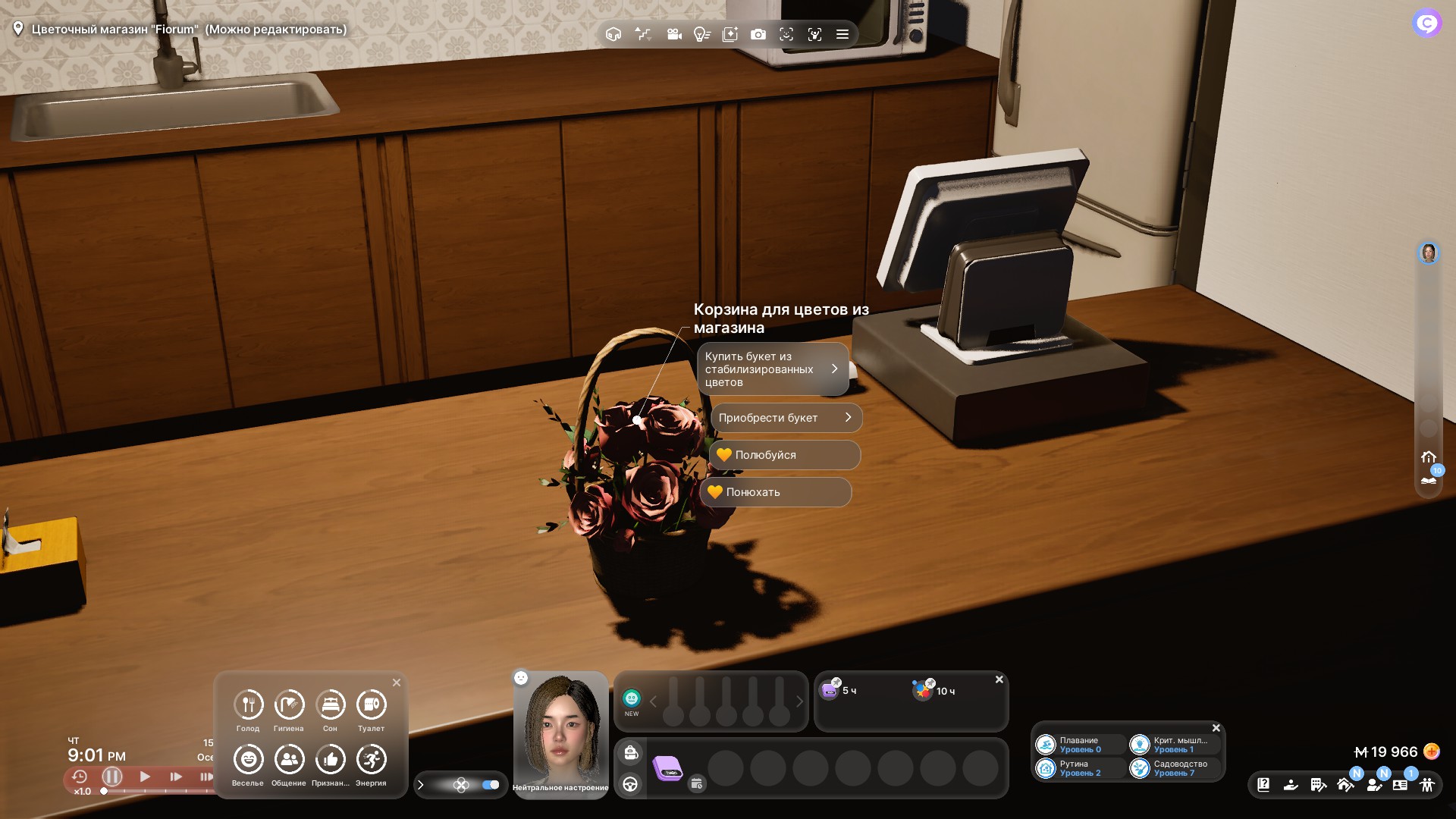Open the hamburger menu in top toolbar
This screenshot has height=819, width=1456.
pos(842,34)
